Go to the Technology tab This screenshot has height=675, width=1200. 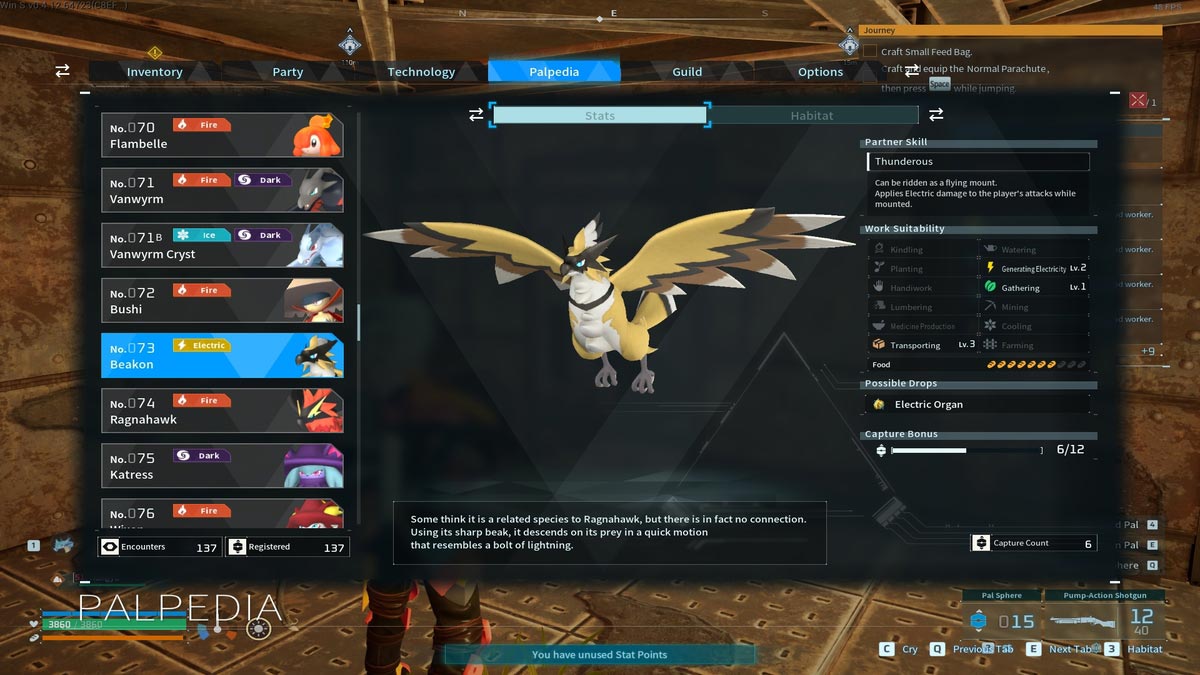coord(421,72)
